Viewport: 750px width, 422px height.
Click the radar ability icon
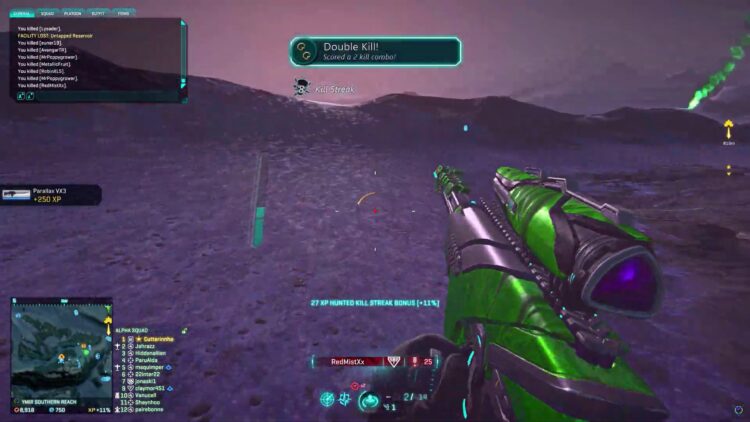(328, 399)
